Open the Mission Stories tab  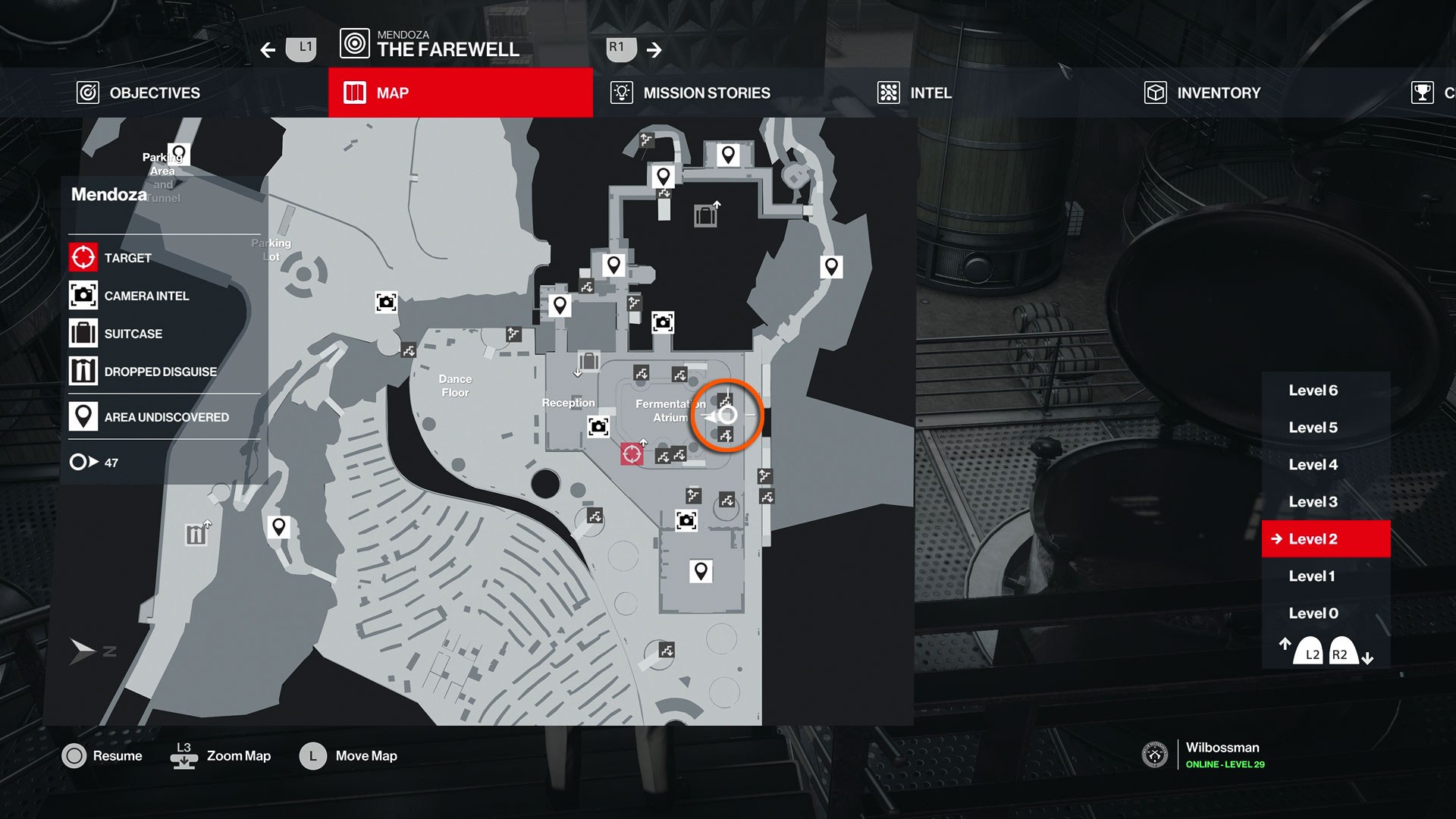tap(690, 93)
